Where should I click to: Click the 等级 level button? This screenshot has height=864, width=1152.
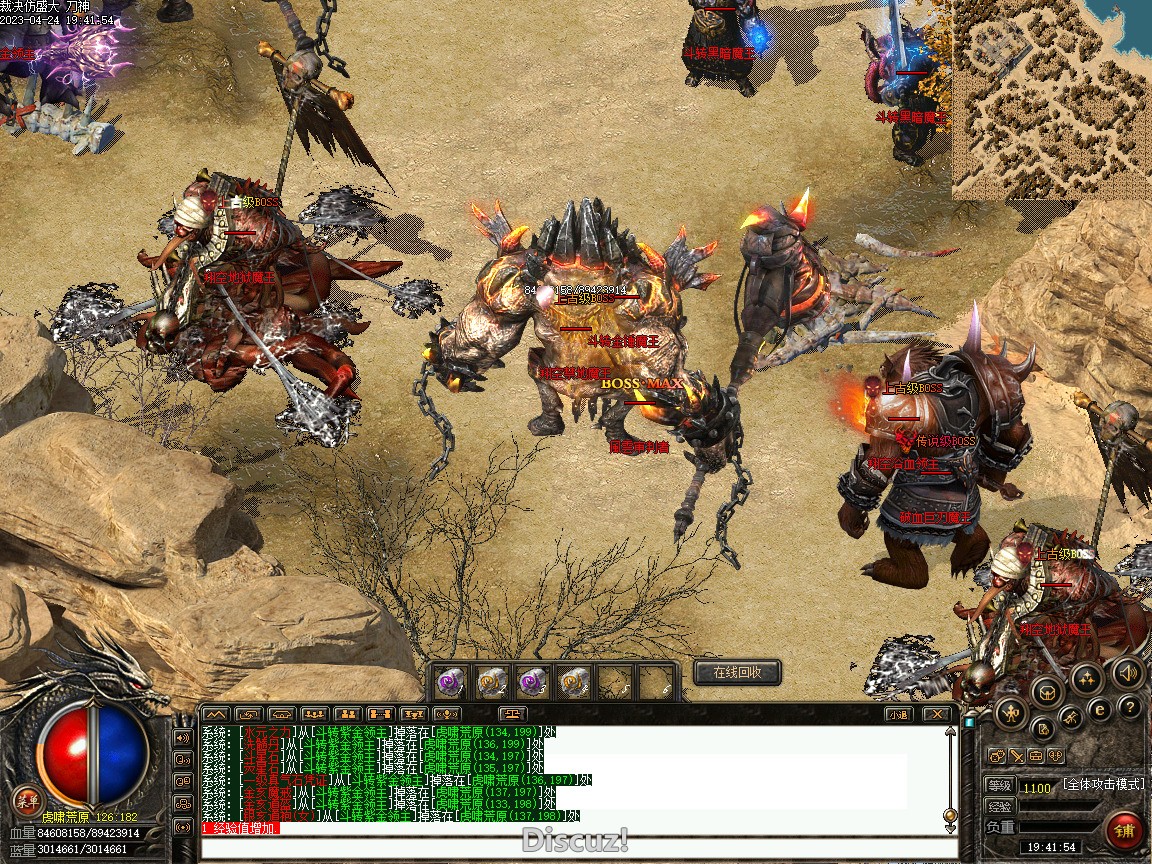pos(999,786)
